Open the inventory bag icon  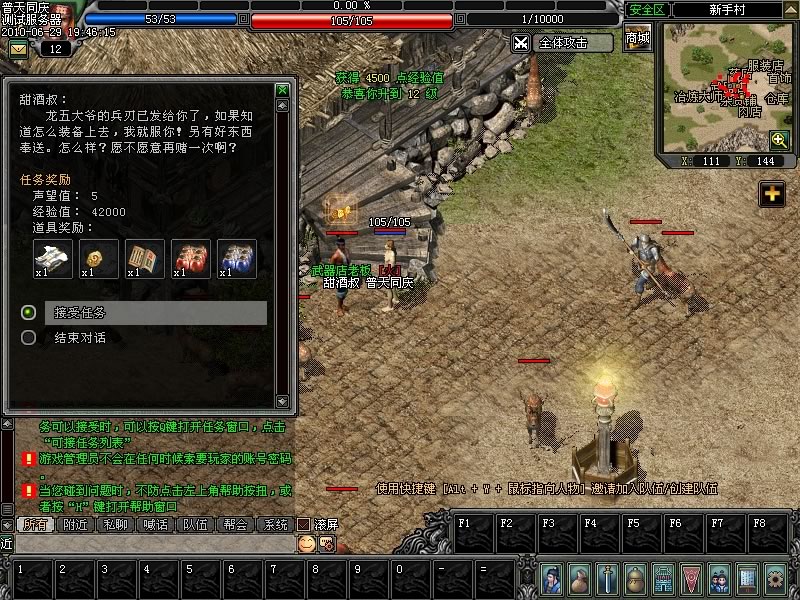[x=580, y=578]
